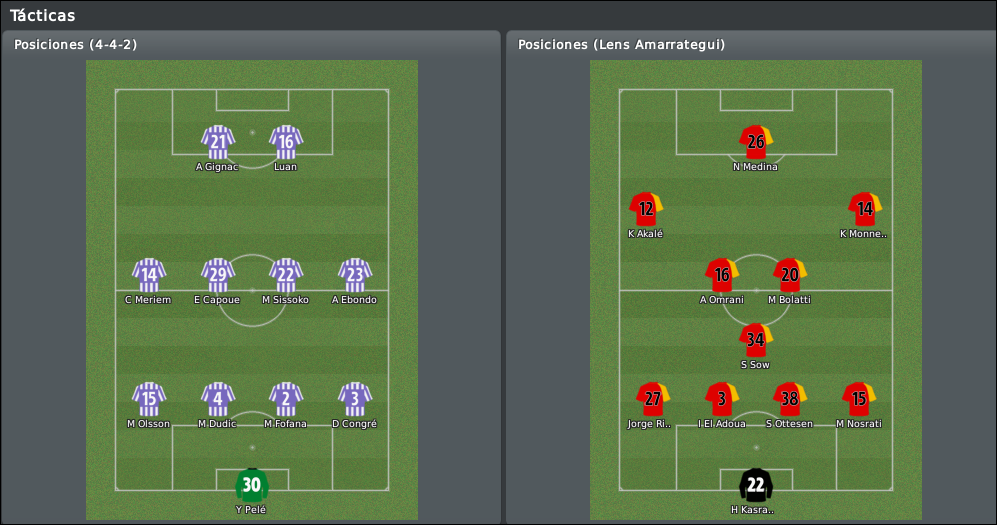Click M Sissoko's number 22 shirt

(x=286, y=275)
